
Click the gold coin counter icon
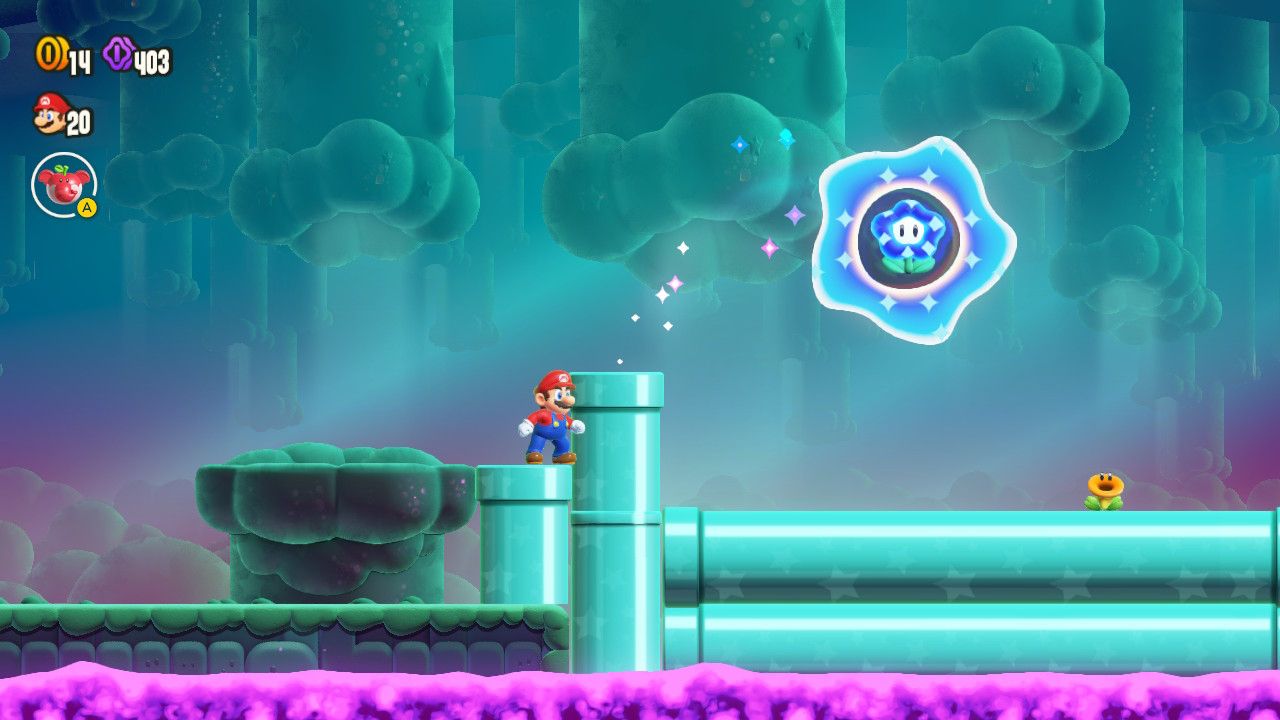(x=49, y=52)
